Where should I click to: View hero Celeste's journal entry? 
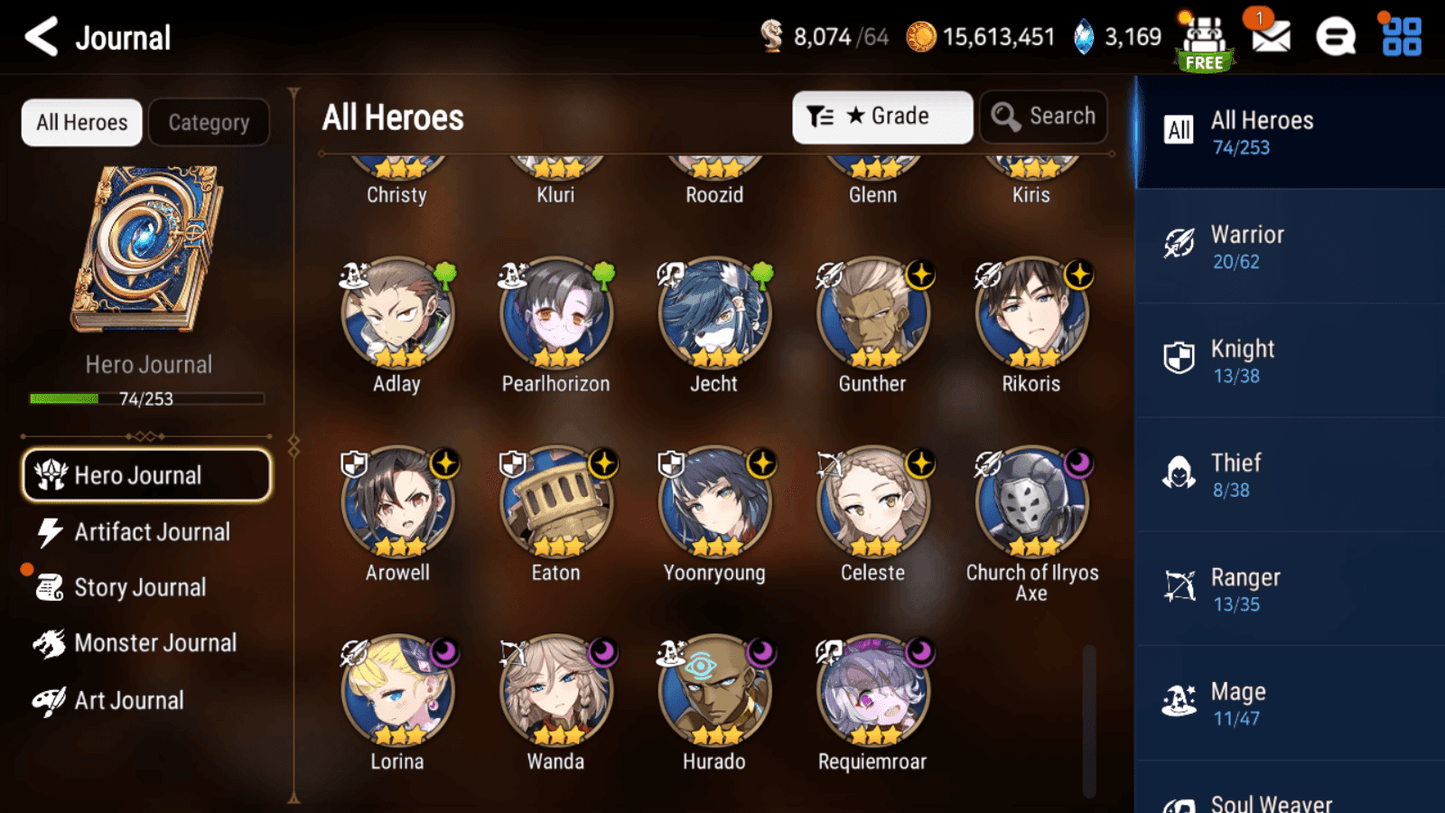pyautogui.click(x=873, y=504)
